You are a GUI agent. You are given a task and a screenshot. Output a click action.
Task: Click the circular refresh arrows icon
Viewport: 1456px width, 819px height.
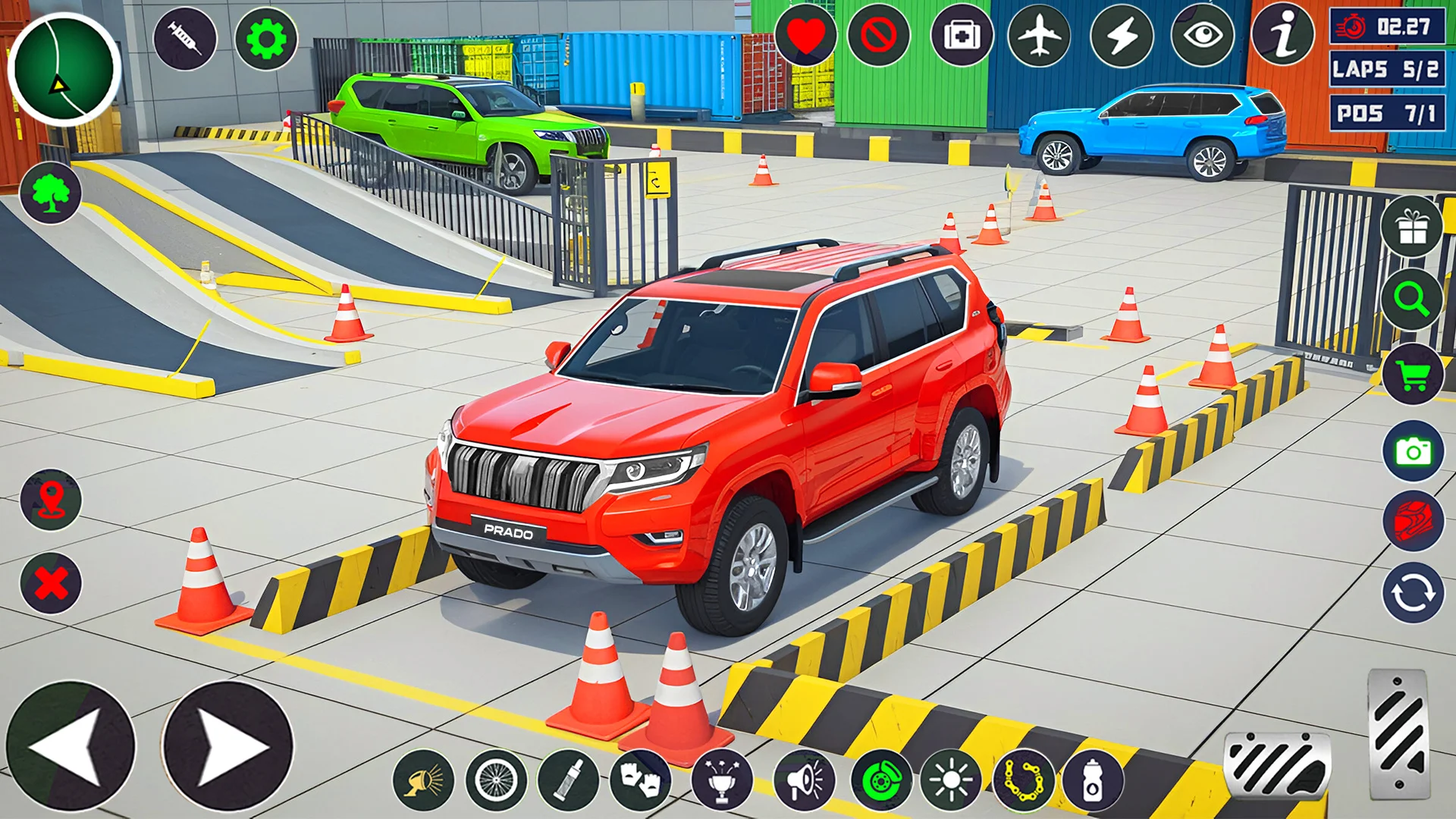click(x=1413, y=593)
